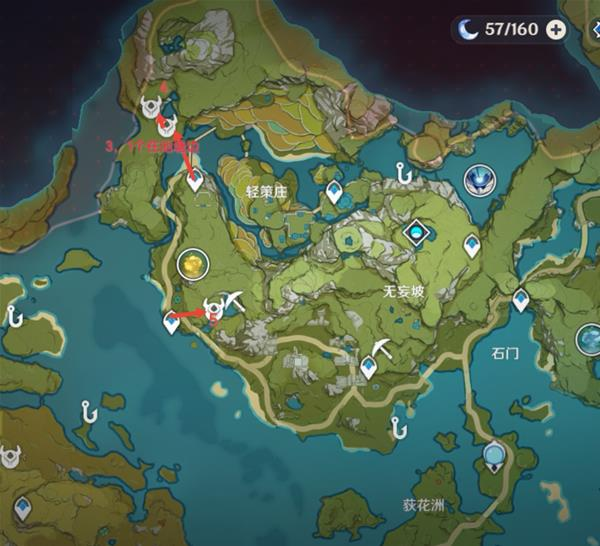Select the waypoint at the red arrow's base
Screen dimensions: 600x546
point(195,180)
